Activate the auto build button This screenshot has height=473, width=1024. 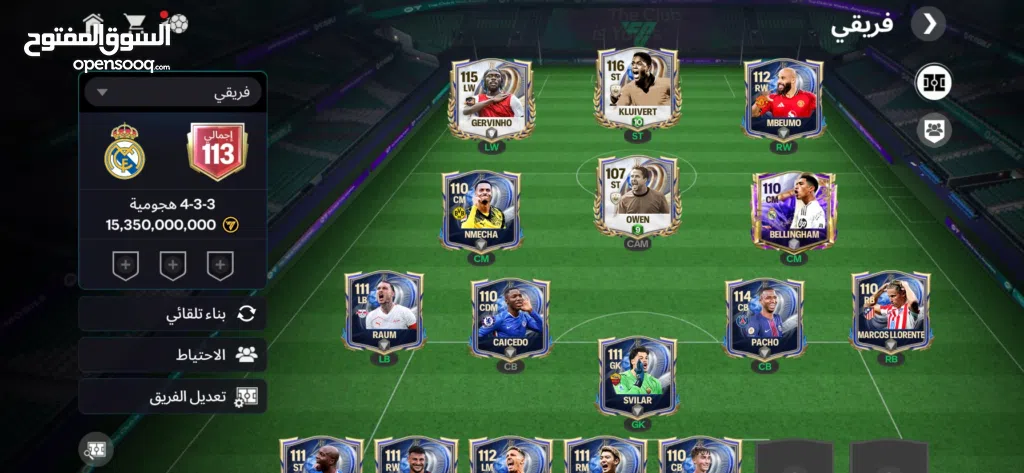tap(173, 314)
